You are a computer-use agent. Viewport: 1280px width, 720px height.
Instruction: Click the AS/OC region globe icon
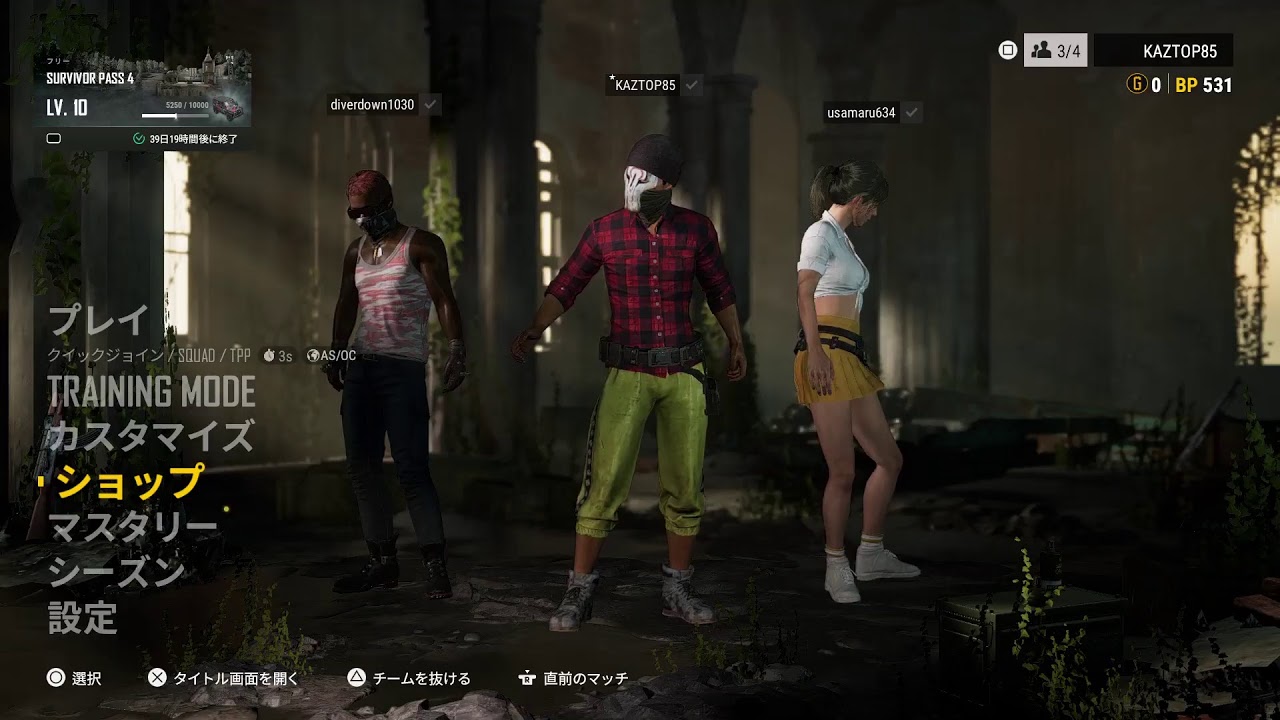tap(316, 352)
